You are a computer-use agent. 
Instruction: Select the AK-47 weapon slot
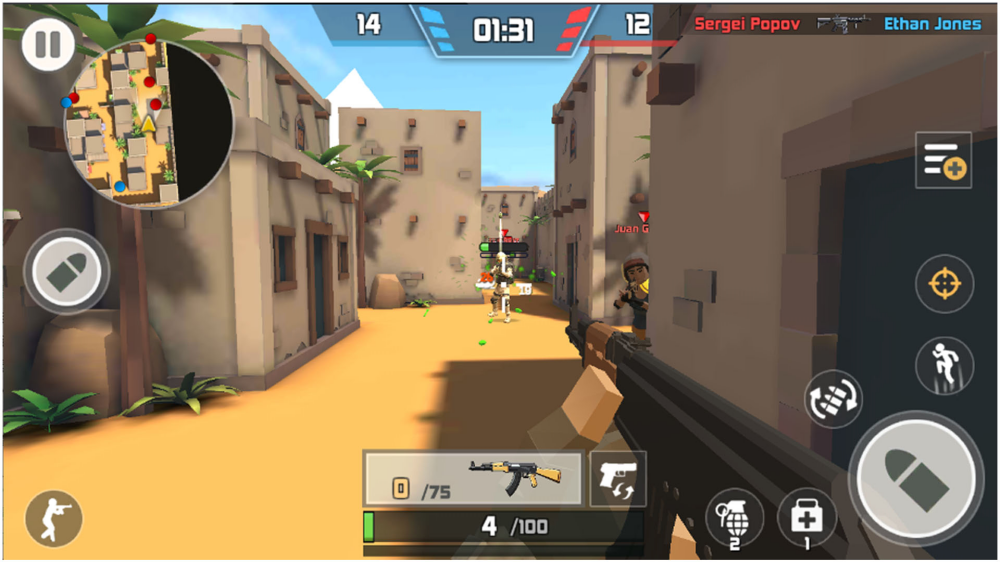473,479
